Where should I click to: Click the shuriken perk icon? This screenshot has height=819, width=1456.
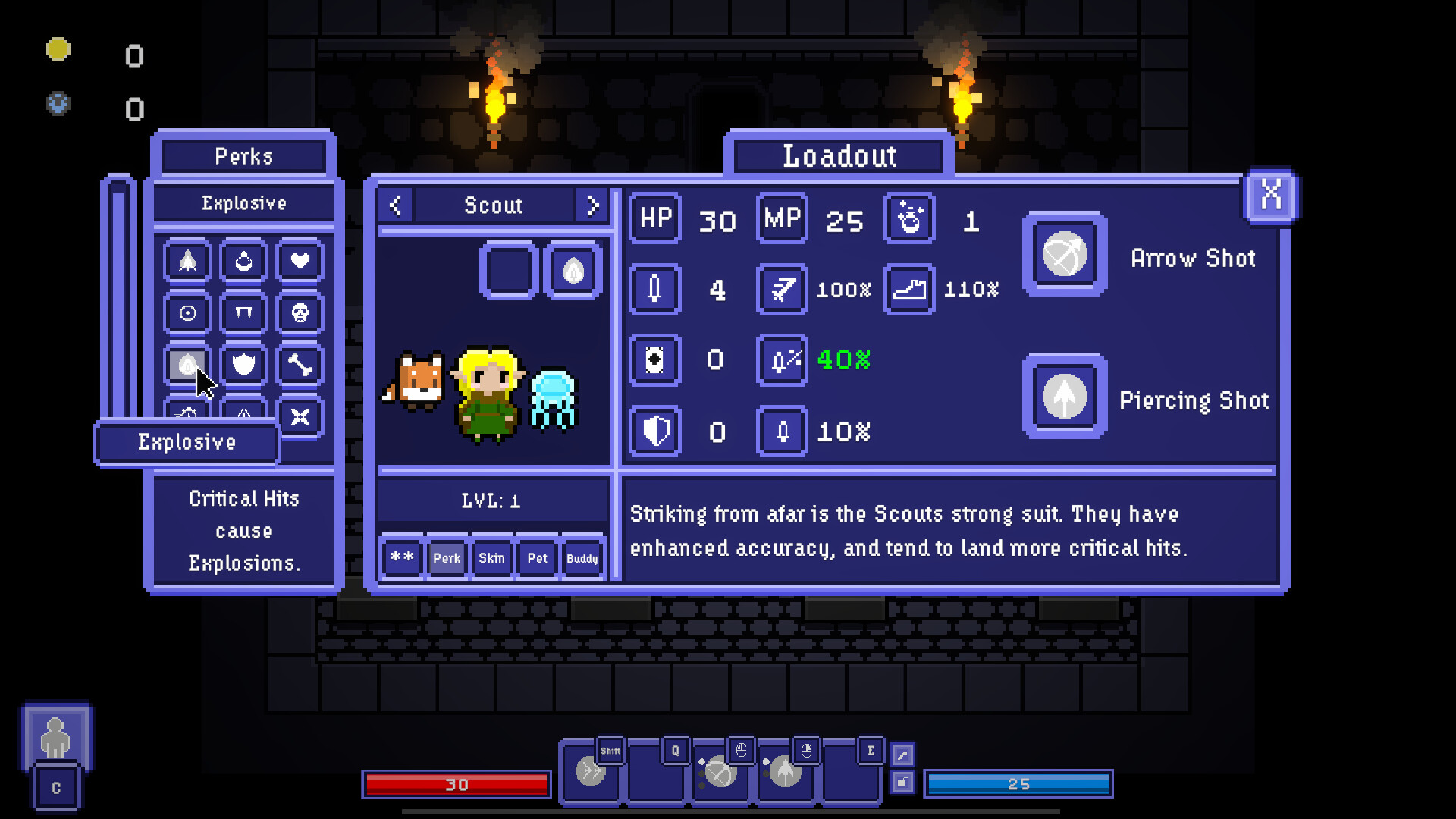pos(300,416)
